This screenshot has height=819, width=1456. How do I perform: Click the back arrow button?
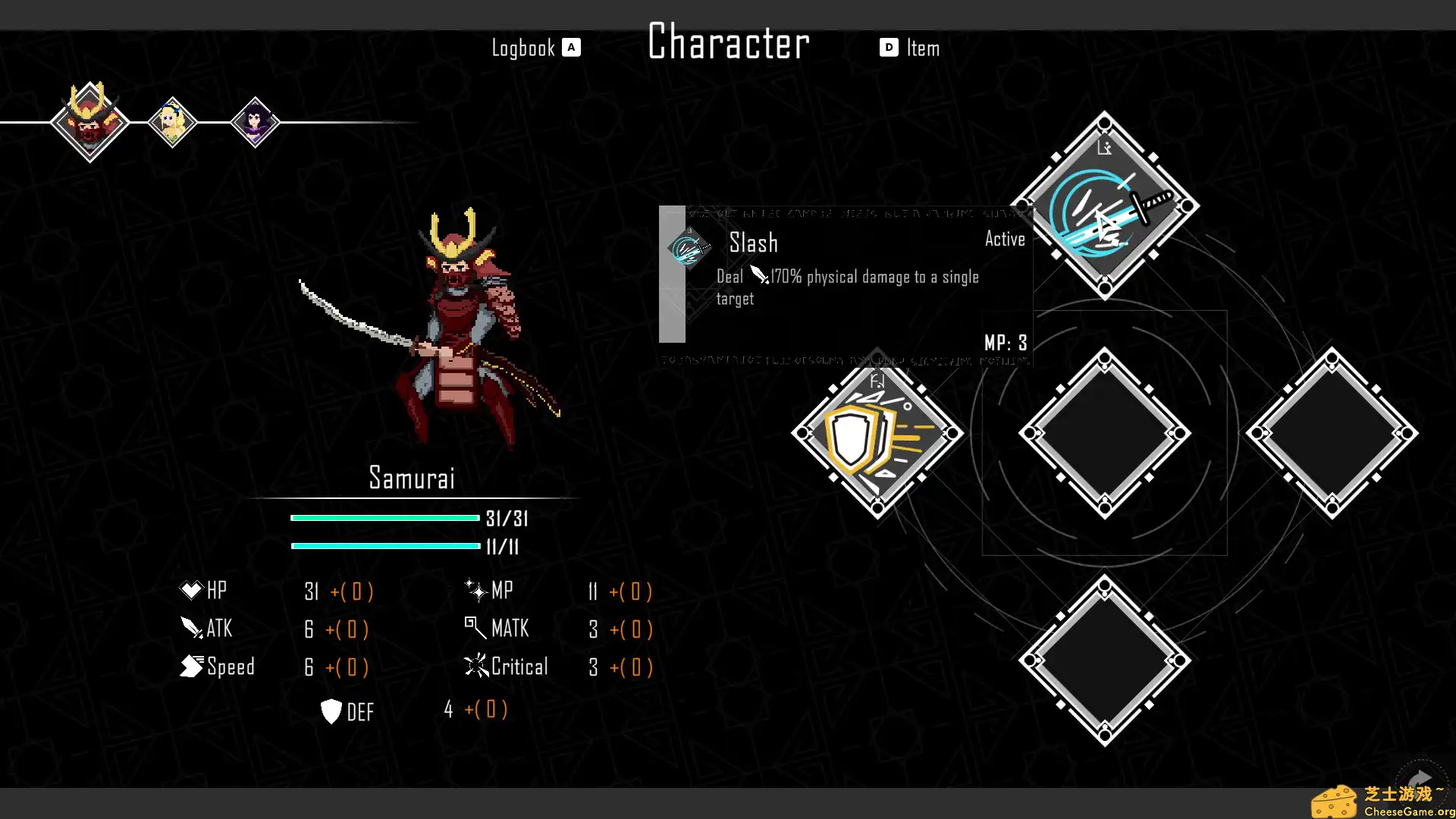(x=1420, y=780)
